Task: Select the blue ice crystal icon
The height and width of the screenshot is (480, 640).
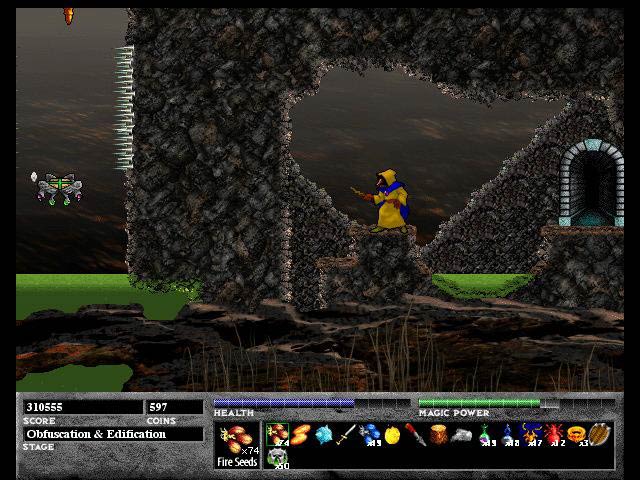Action: click(x=323, y=434)
